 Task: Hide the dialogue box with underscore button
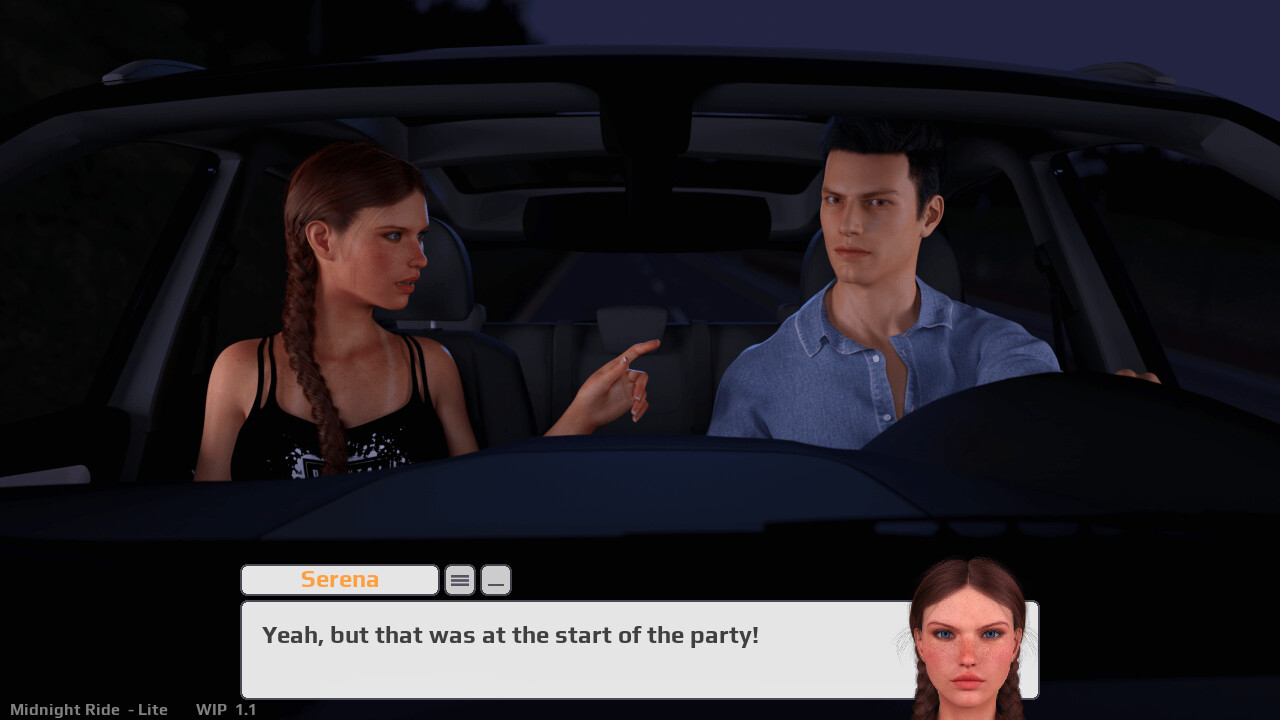pos(496,580)
